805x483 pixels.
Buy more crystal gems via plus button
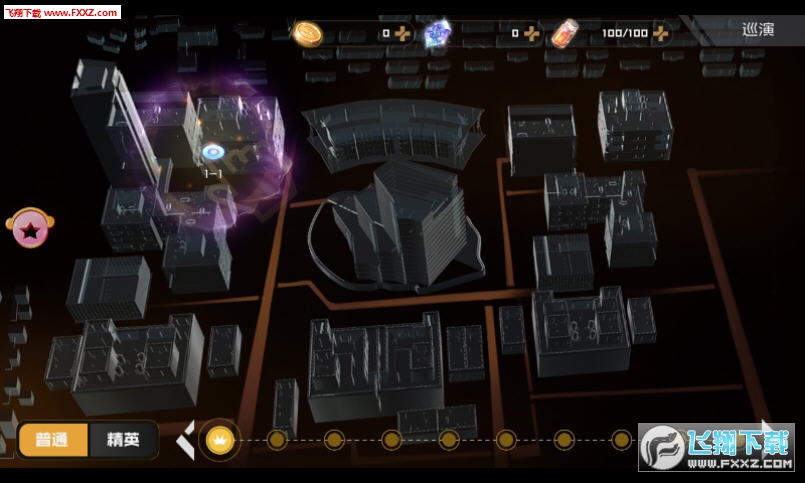coord(532,33)
